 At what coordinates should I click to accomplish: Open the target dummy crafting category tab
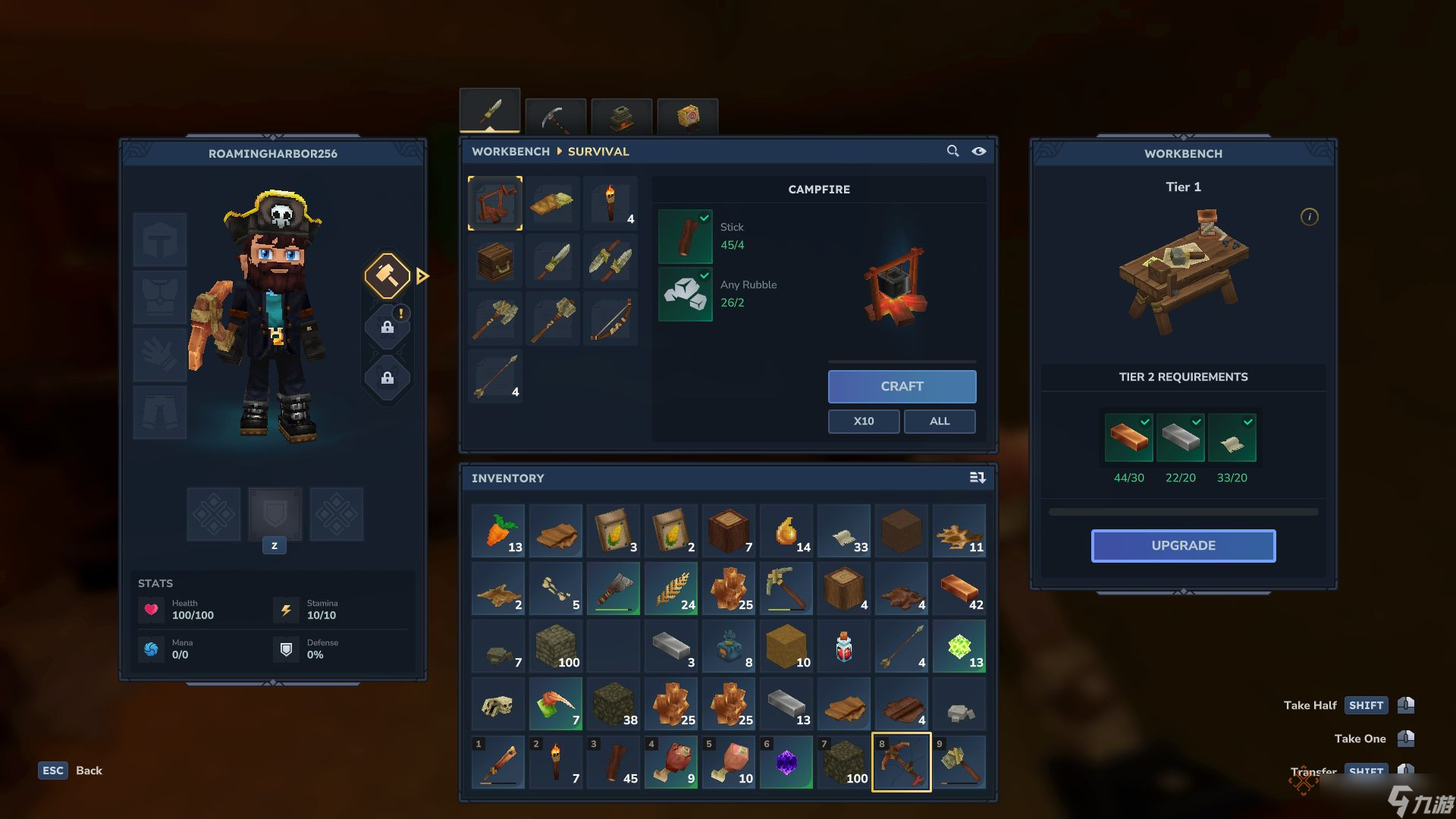coord(687,115)
